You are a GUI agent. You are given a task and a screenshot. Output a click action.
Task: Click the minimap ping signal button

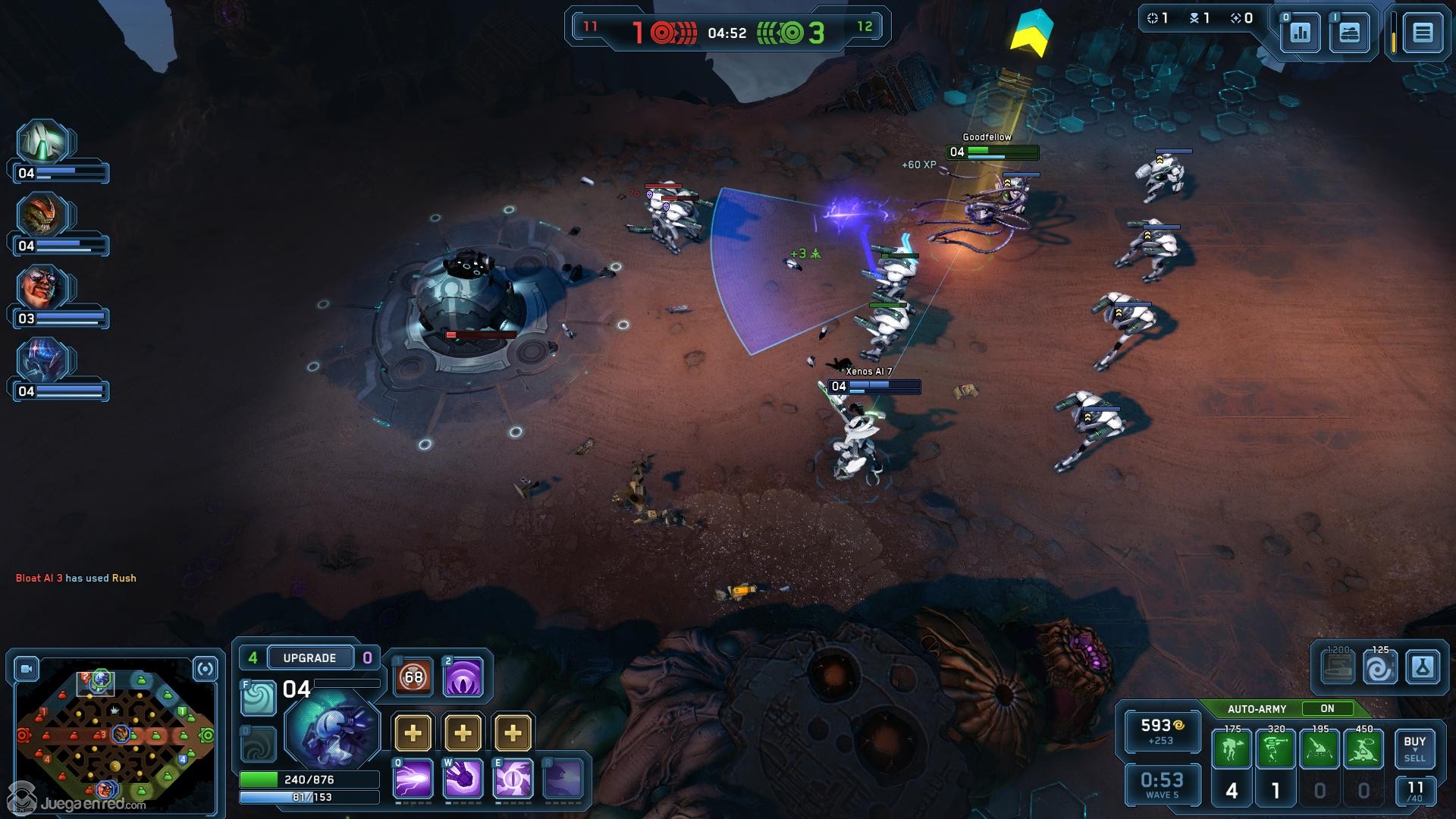pos(205,669)
